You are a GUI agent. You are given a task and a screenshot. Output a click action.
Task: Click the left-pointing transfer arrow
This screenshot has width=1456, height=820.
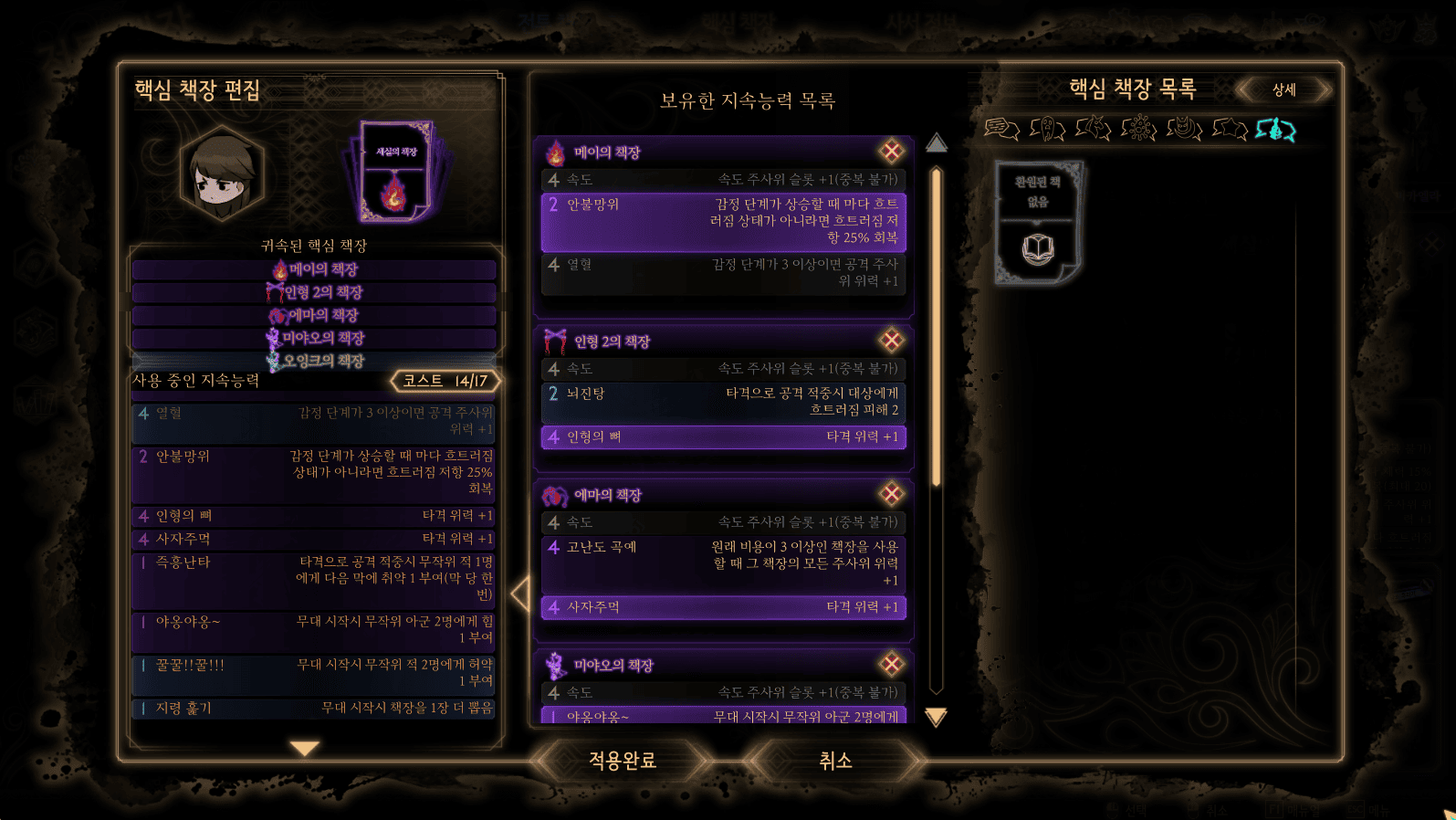(520, 594)
